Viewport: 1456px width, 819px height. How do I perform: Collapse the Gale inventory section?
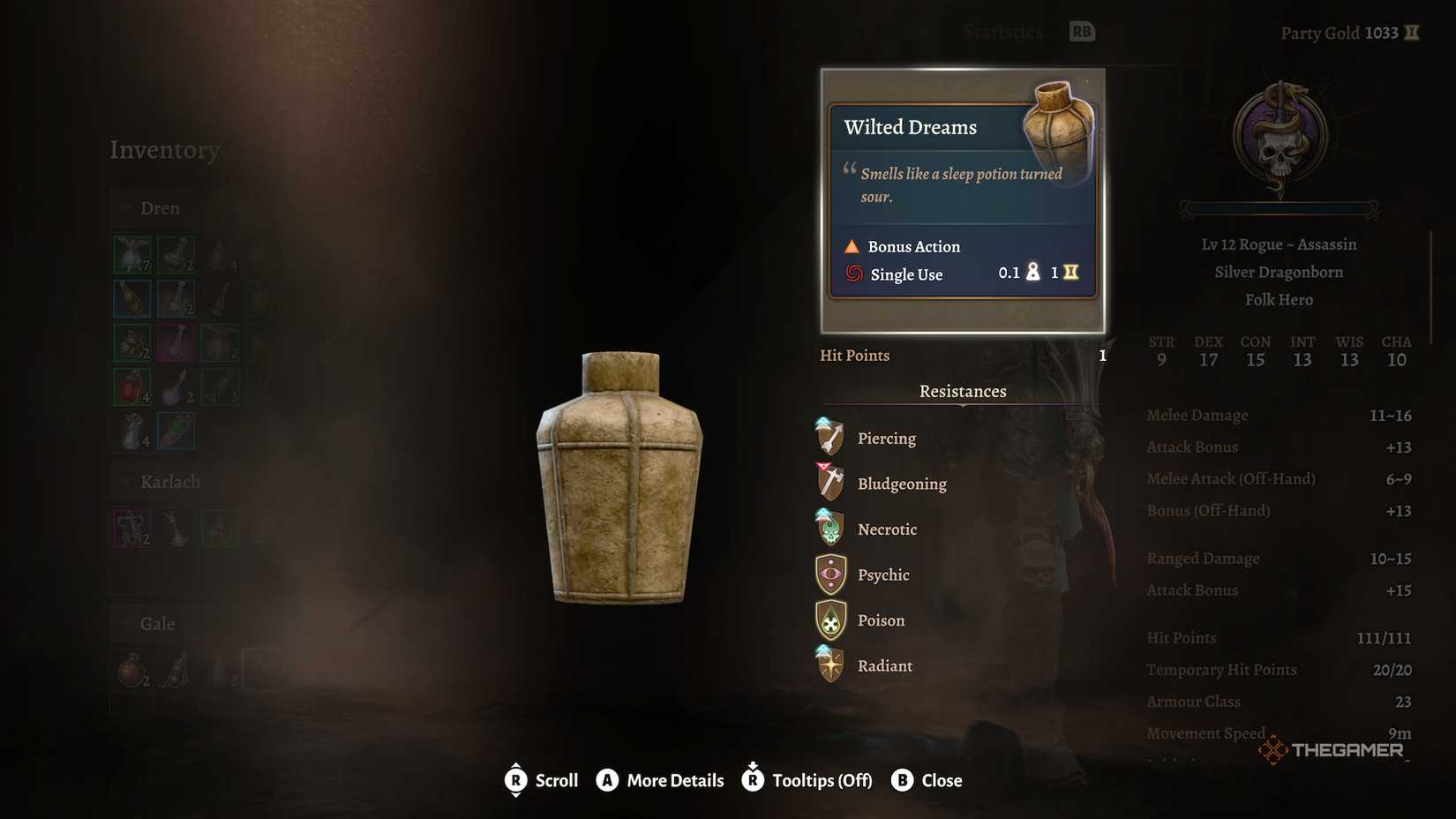(125, 624)
